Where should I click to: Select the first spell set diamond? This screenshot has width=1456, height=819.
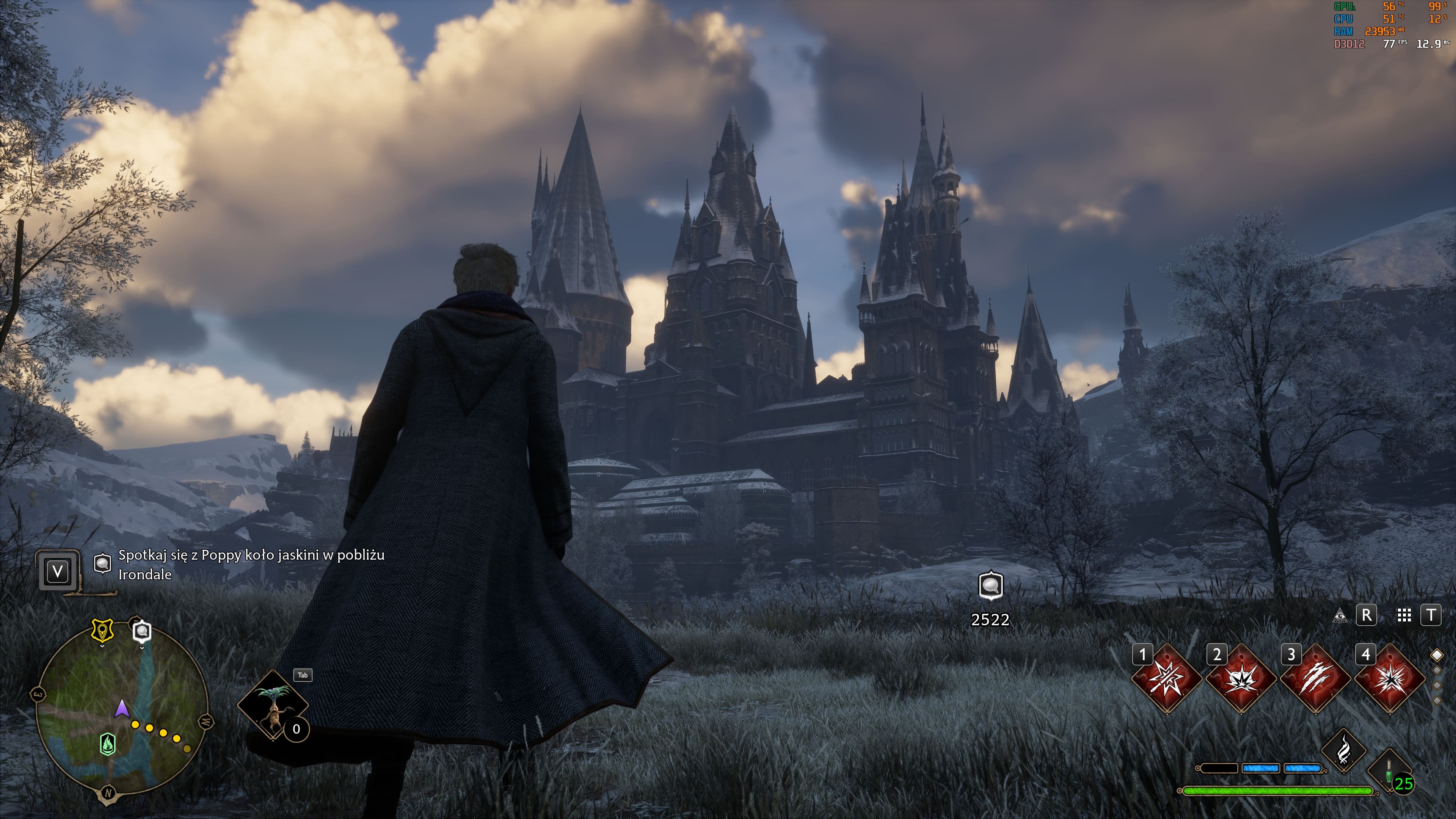pos(1437,655)
